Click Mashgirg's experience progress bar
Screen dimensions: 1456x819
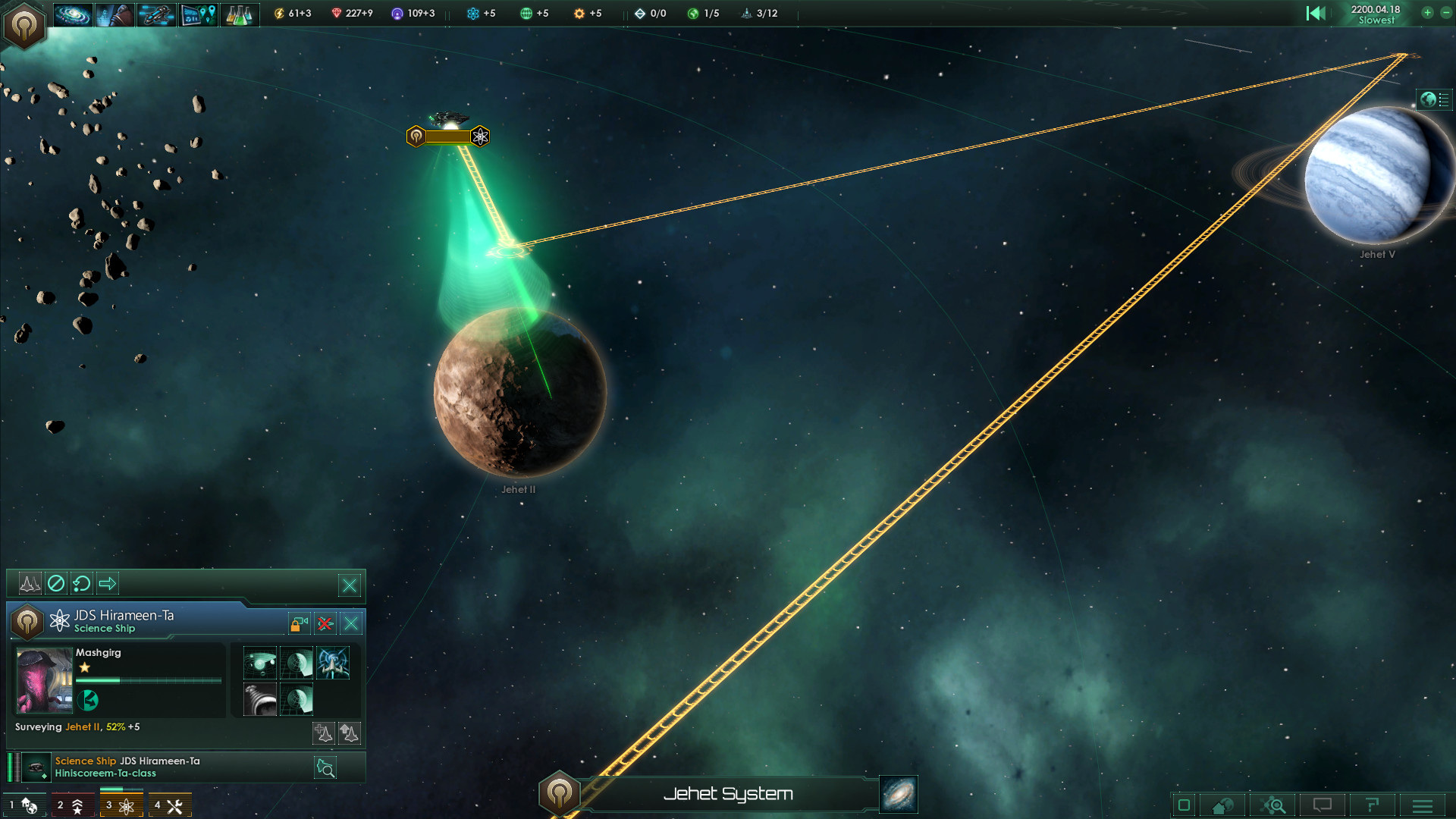pyautogui.click(x=148, y=680)
